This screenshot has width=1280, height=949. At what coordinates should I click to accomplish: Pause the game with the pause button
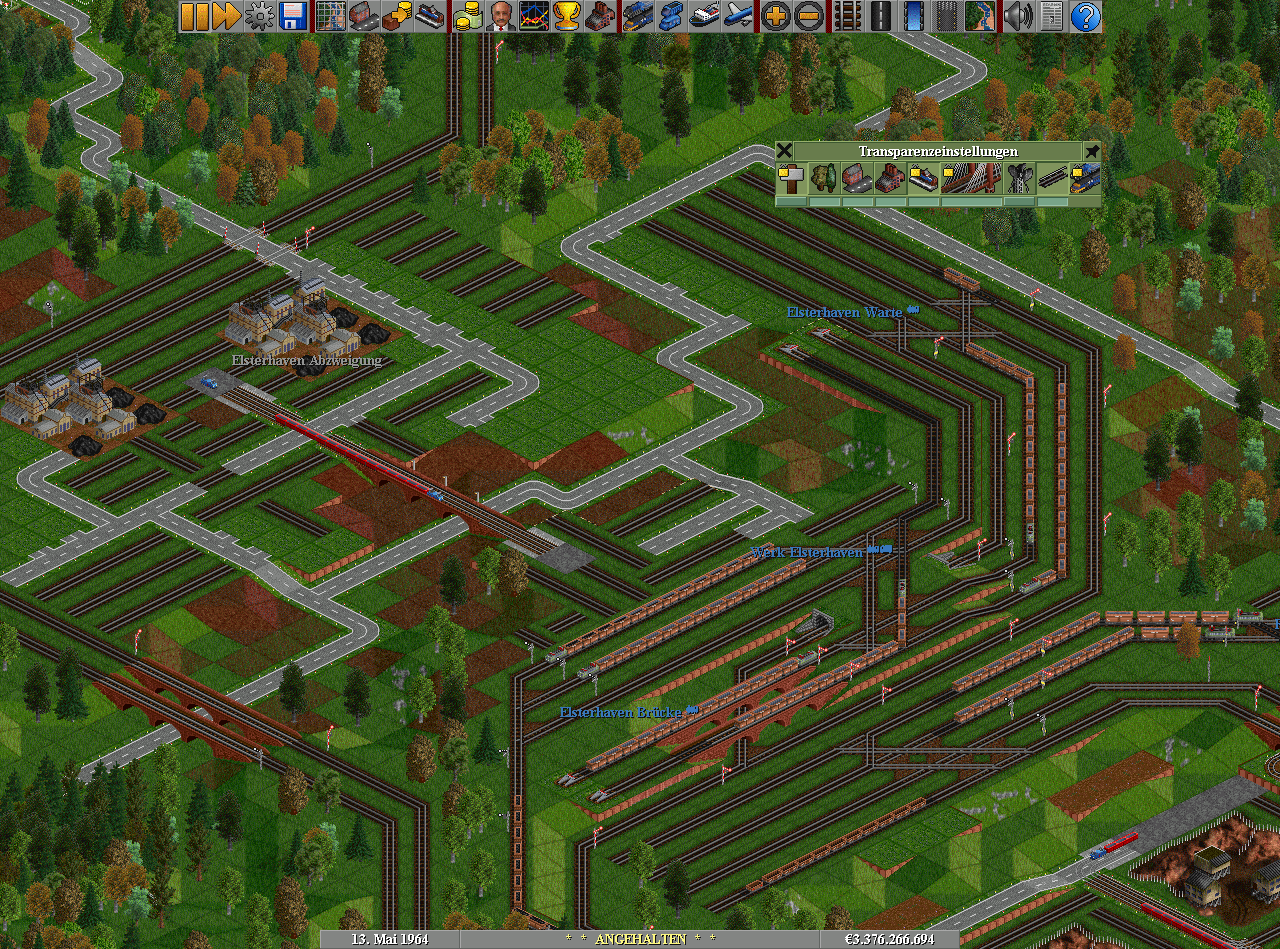[x=194, y=16]
